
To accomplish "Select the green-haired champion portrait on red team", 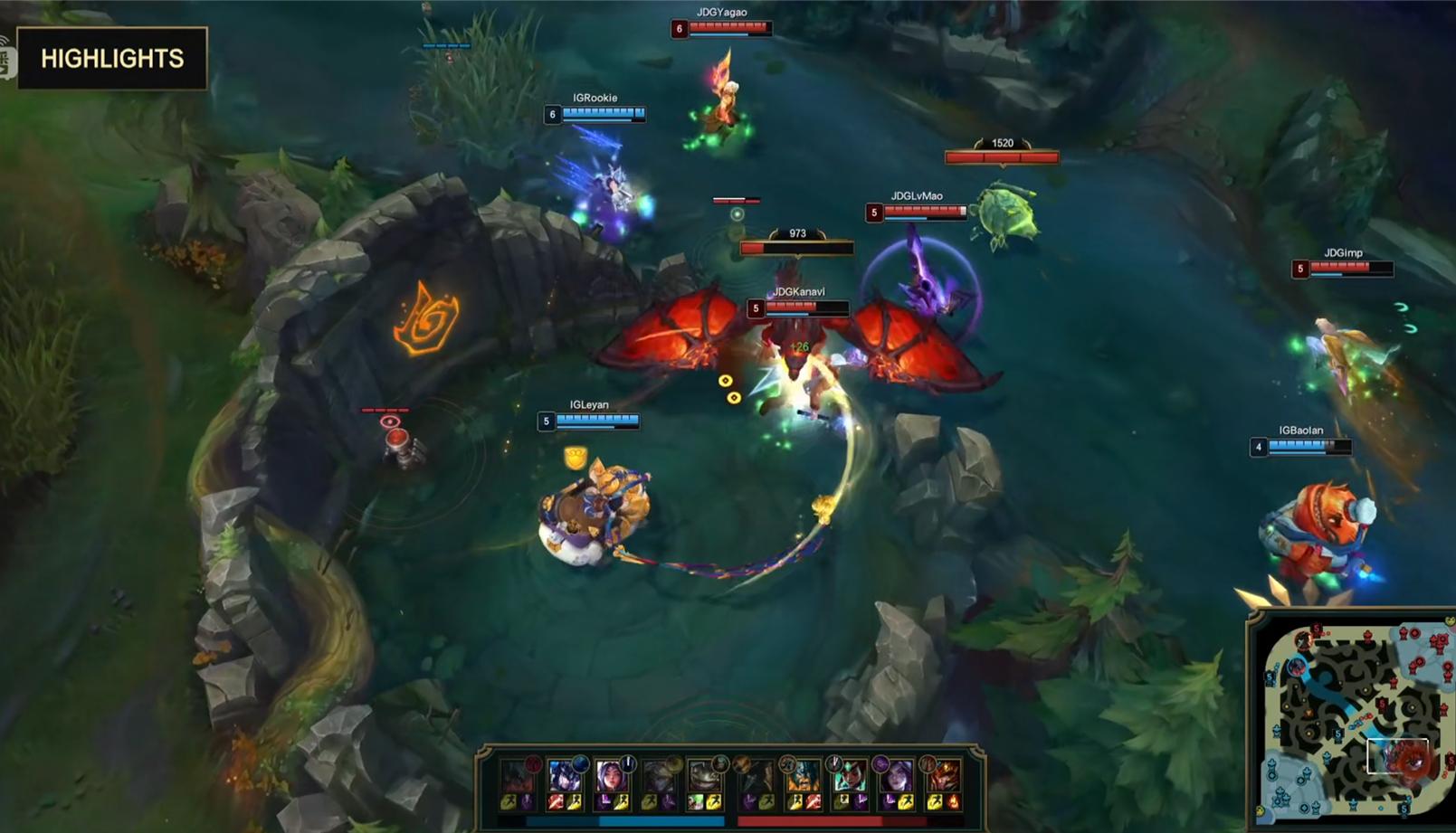I will tap(848, 777).
